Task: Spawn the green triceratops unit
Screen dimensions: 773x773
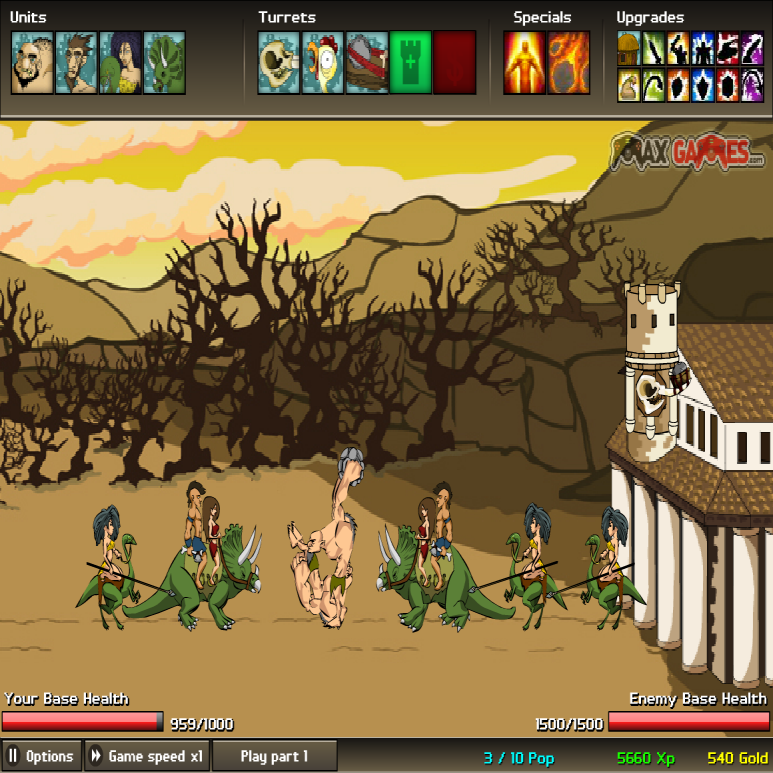Action: (x=164, y=62)
